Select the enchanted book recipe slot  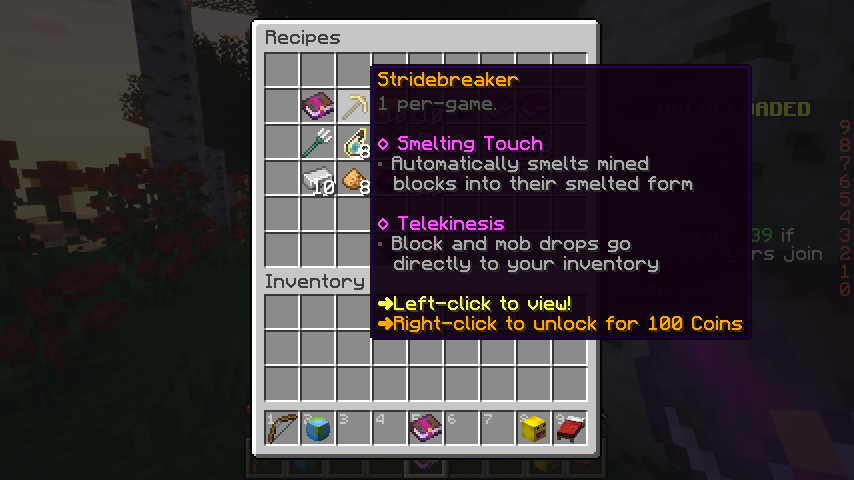tap(318, 106)
